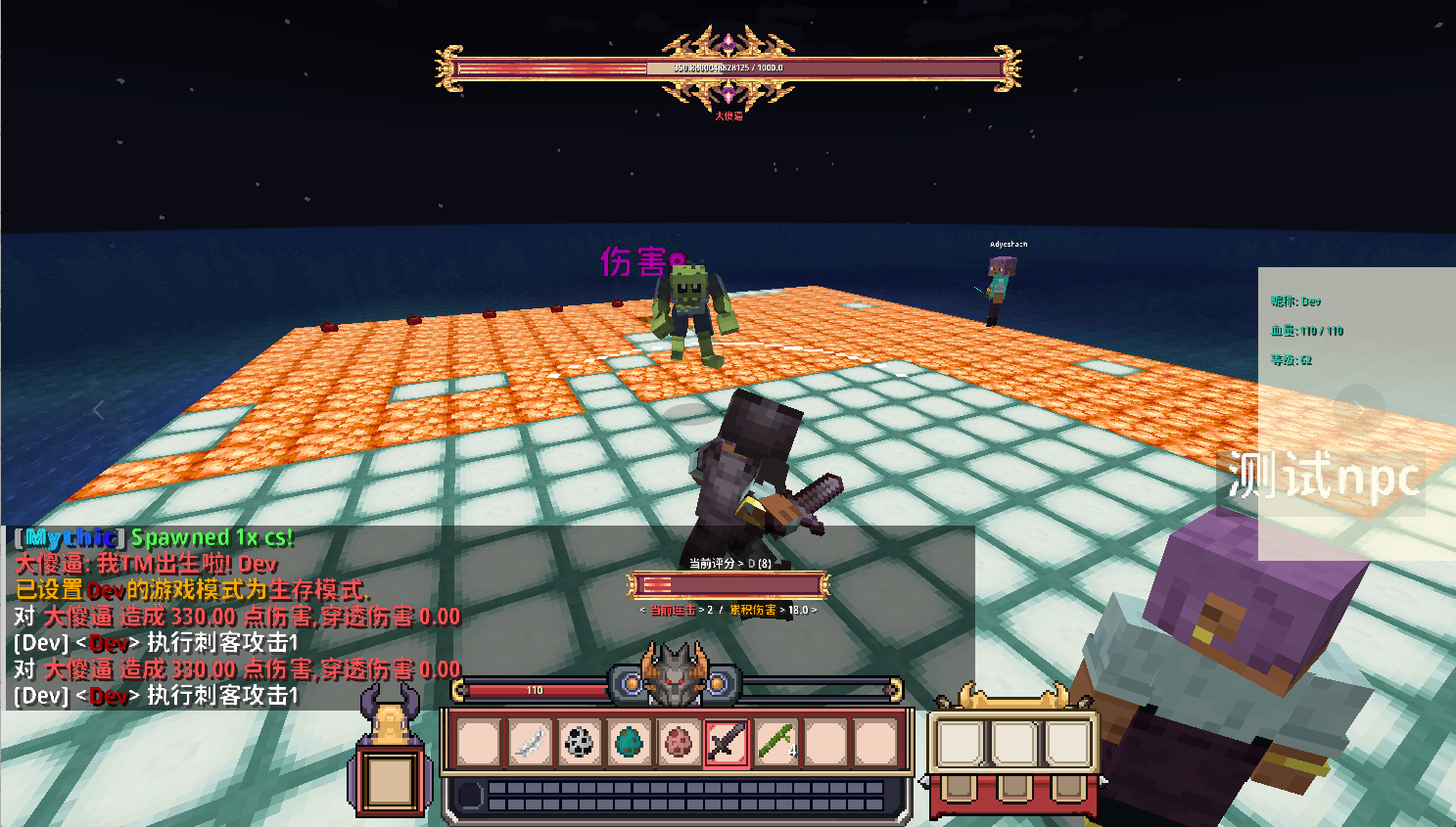The image size is (1456, 827).
Task: Select the dark sword hotbar slot
Action: pos(727,742)
